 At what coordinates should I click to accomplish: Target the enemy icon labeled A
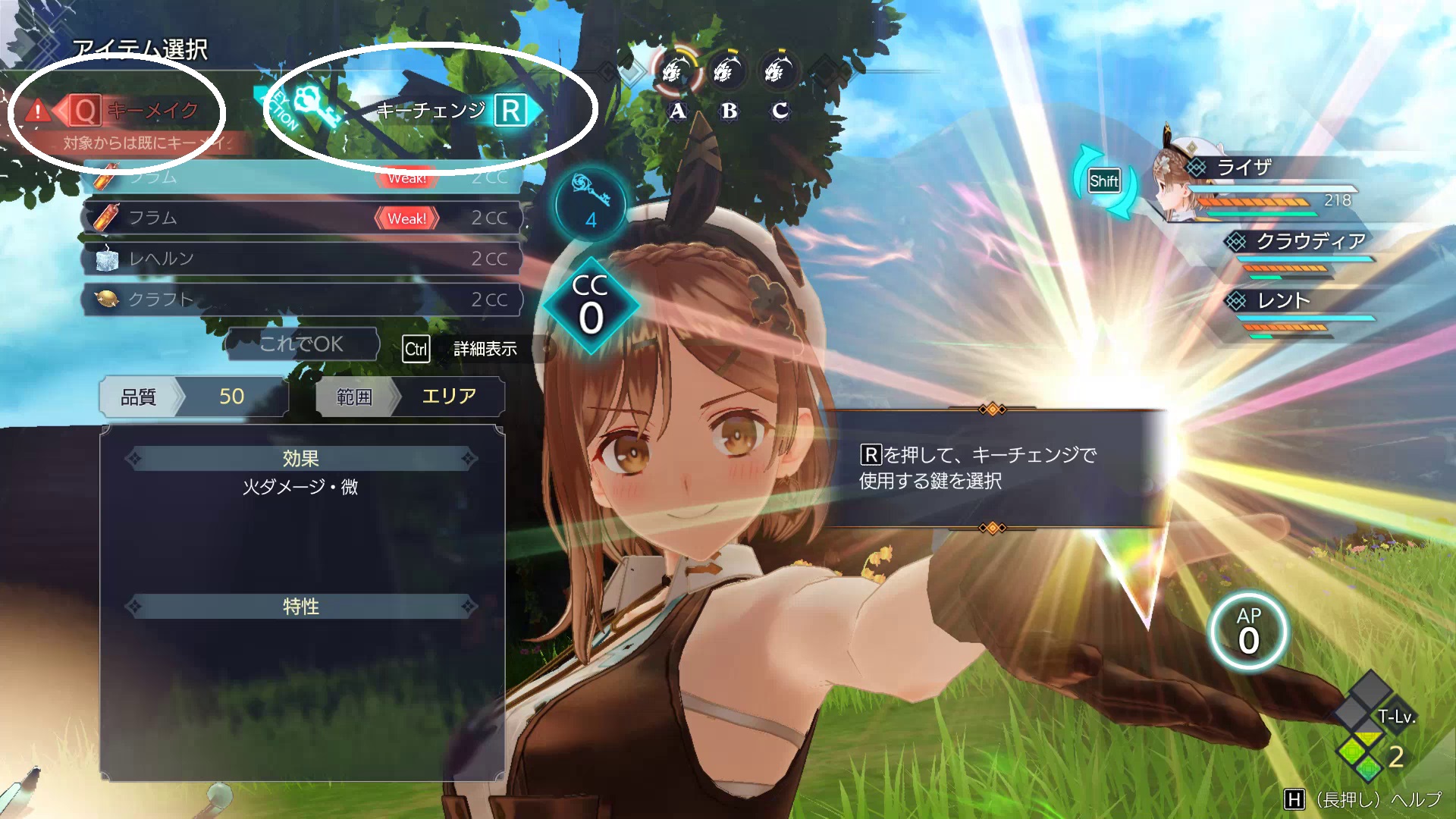677,73
